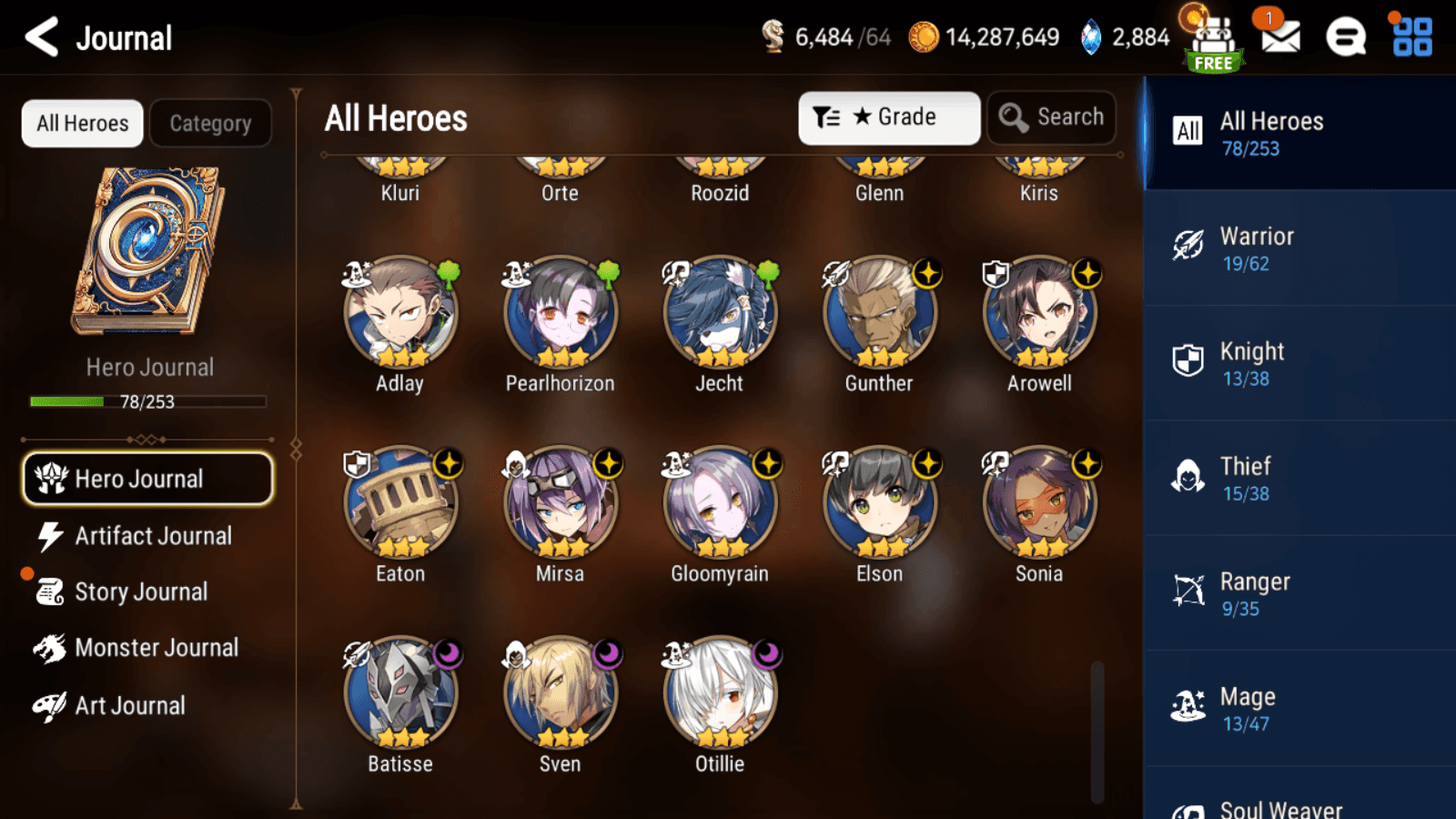Viewport: 1456px width, 819px height.
Task: Open the mail inbox with 1 notification
Action: pos(1279,38)
